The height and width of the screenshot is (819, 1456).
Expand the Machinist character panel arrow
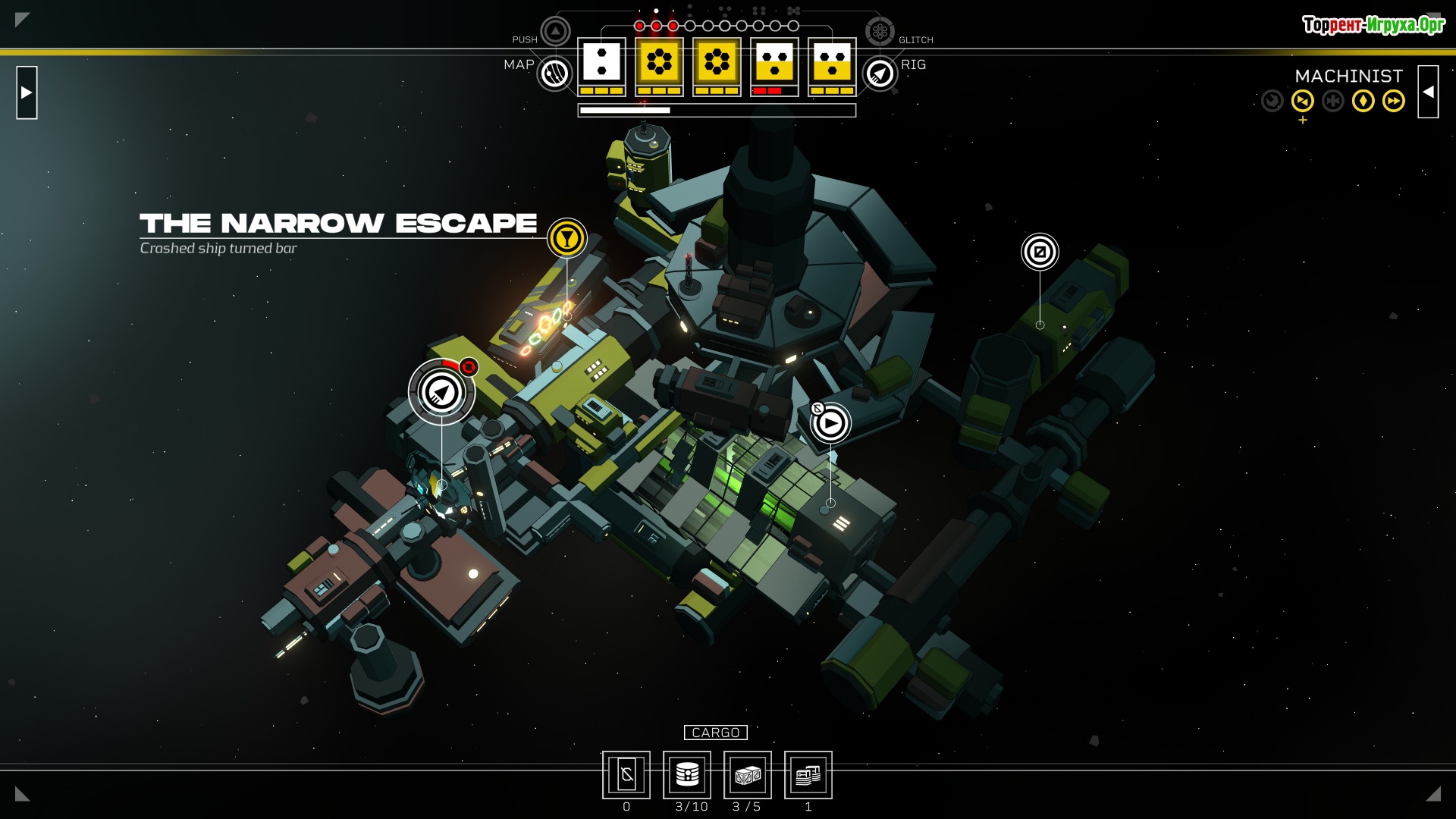(x=1428, y=92)
